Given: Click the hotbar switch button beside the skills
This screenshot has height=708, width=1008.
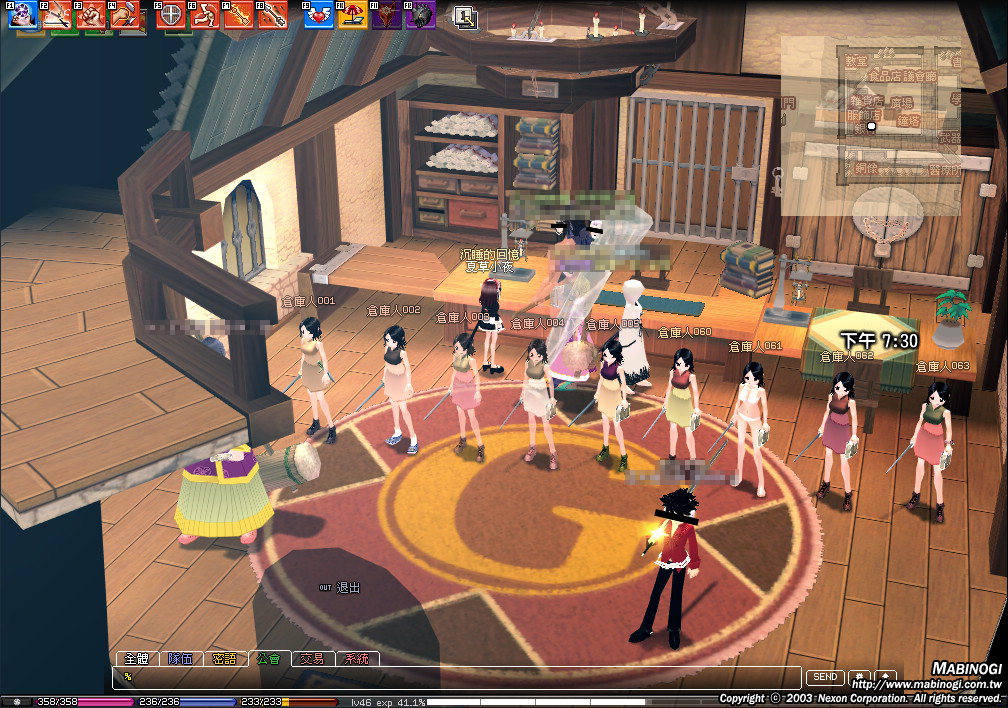Looking at the screenshot, I should [464, 16].
